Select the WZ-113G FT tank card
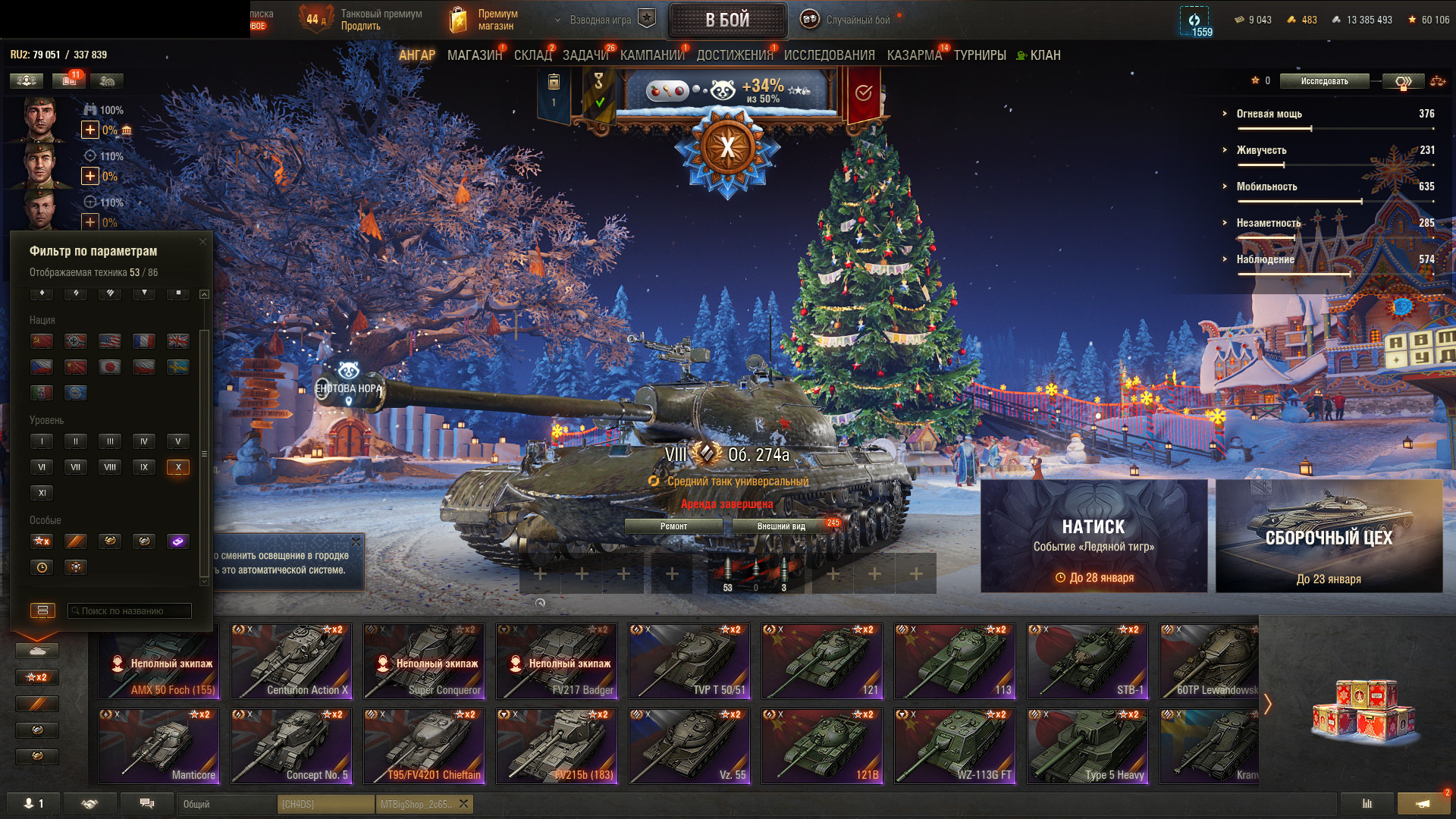Viewport: 1456px width, 819px height. point(955,746)
